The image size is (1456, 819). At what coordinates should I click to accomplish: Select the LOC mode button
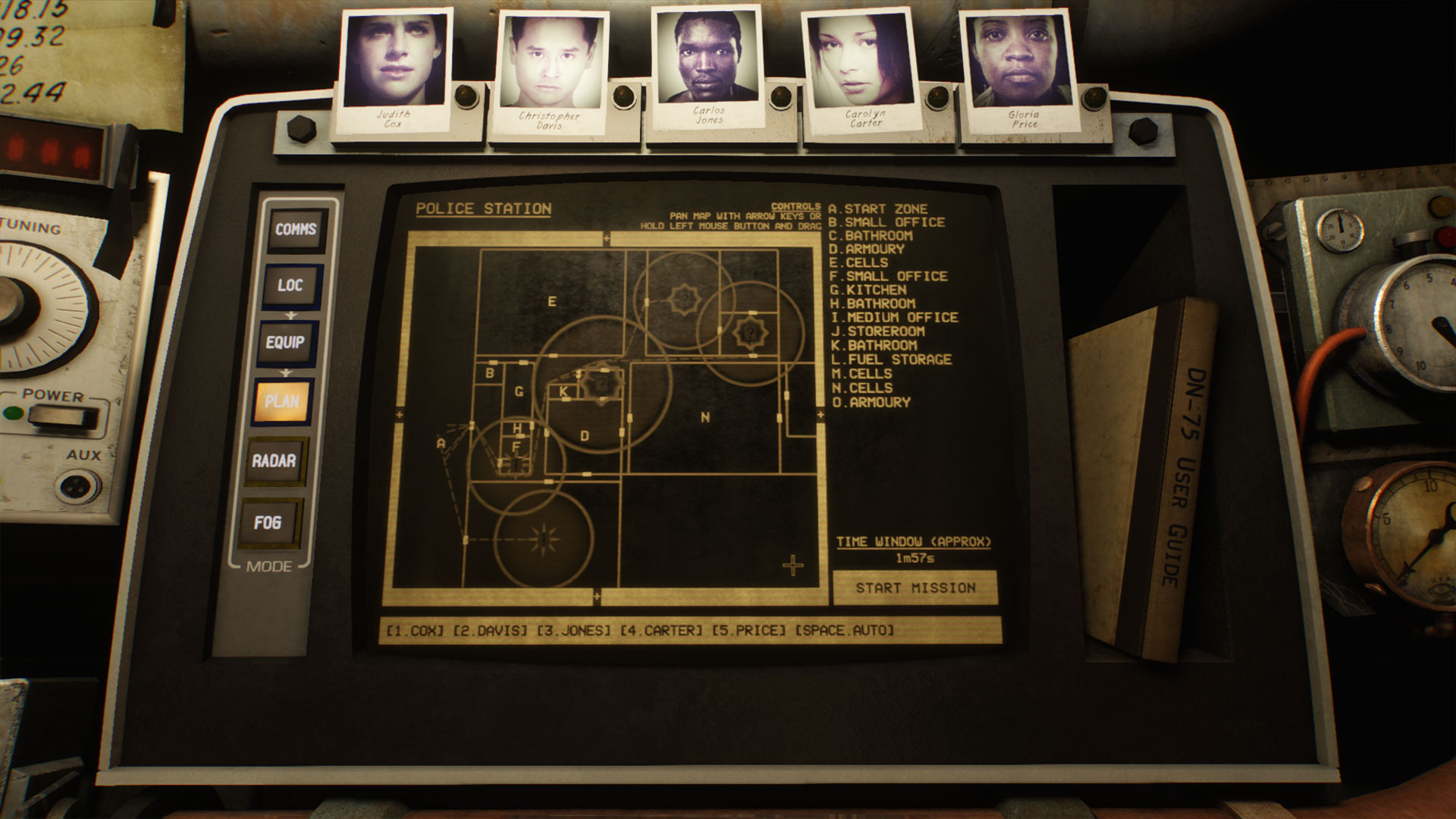point(292,286)
